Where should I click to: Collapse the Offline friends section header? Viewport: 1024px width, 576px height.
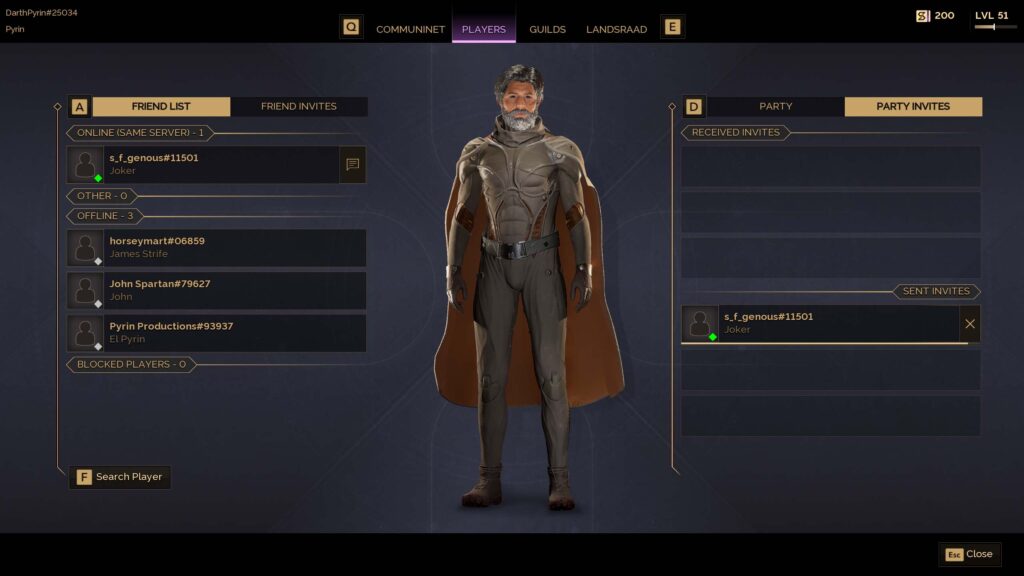point(105,216)
